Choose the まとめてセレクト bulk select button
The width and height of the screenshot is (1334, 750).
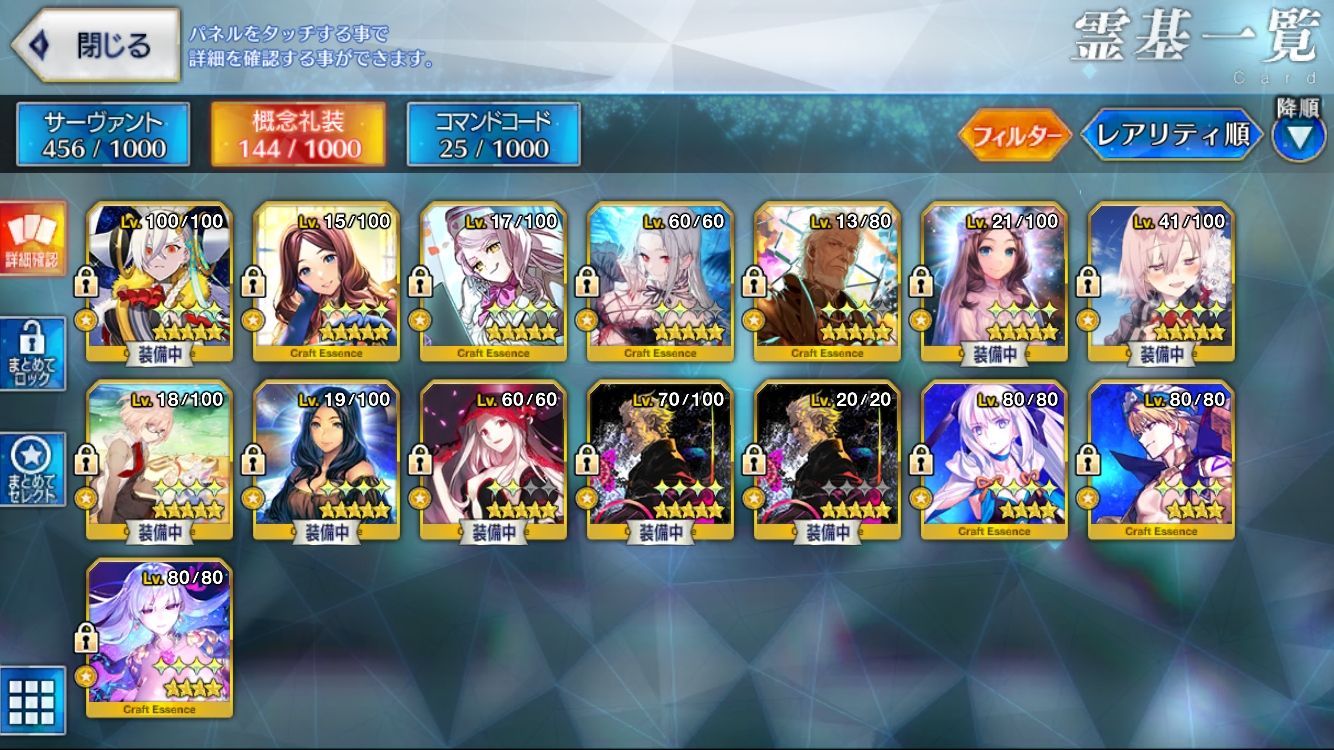(33, 469)
